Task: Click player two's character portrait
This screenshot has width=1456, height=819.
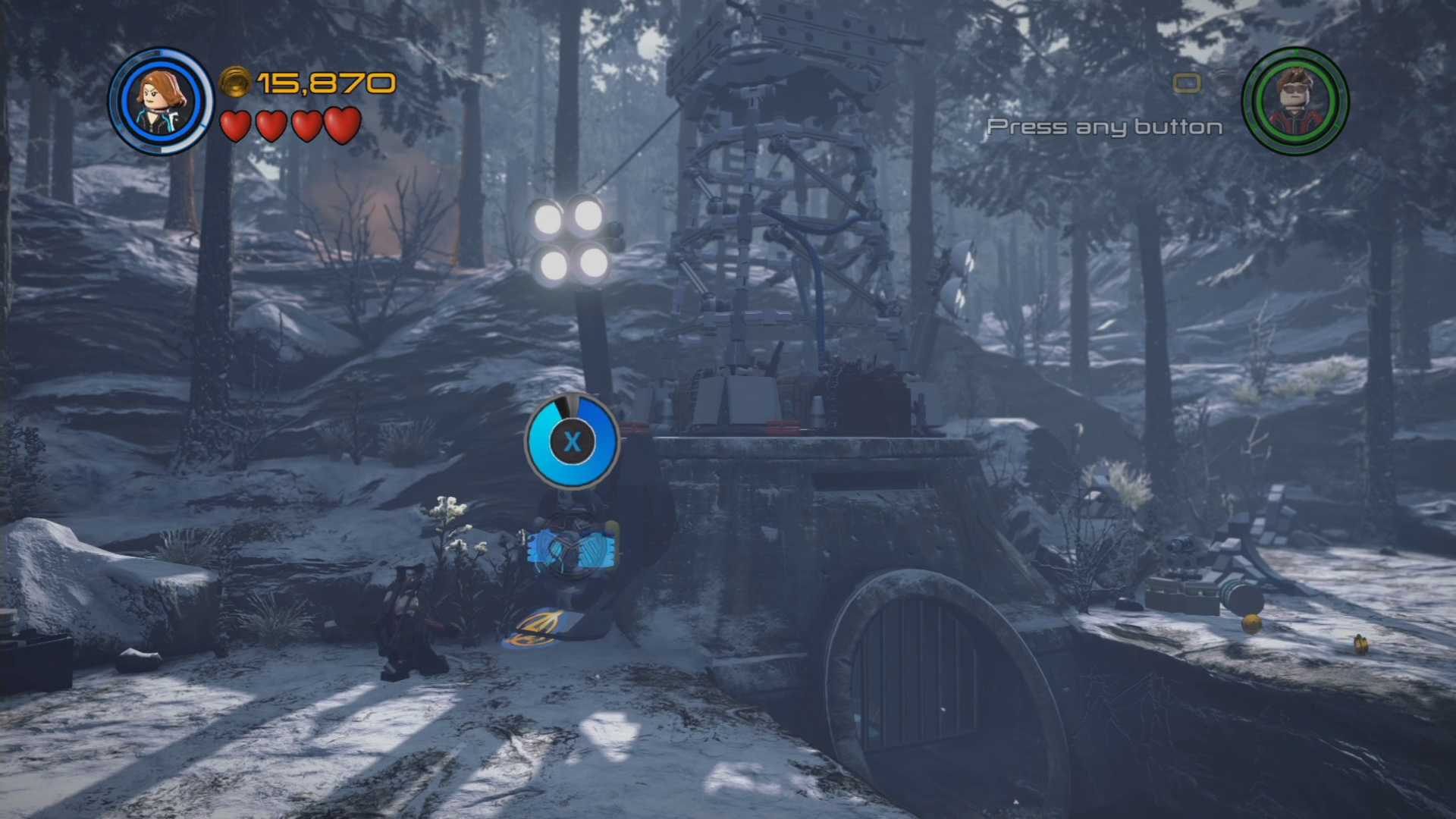Action: (1295, 101)
